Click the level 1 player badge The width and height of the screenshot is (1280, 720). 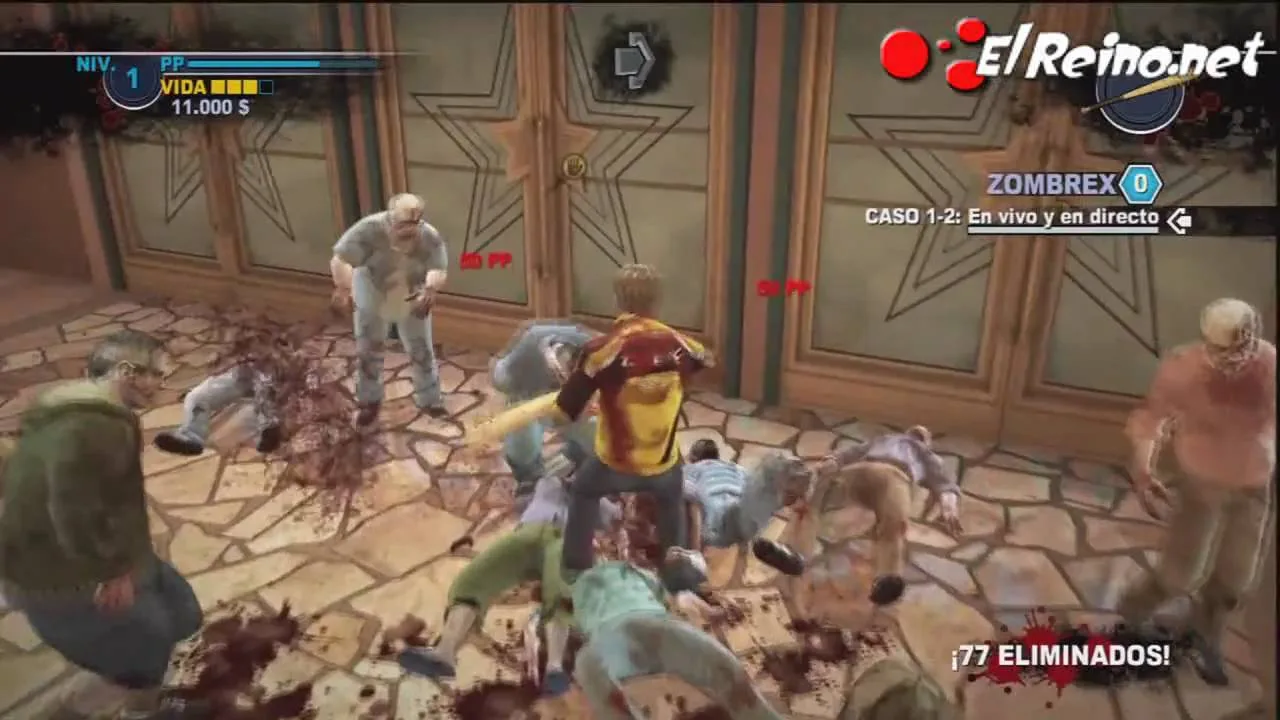[x=133, y=81]
